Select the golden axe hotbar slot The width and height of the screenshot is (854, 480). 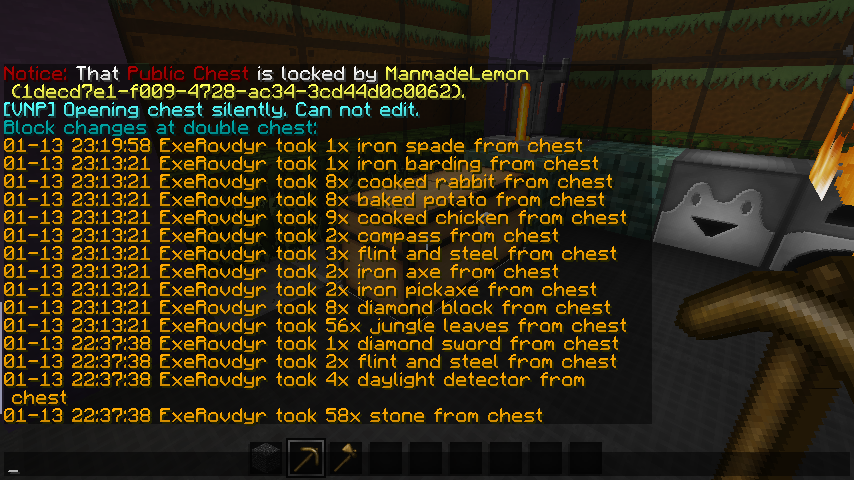(346, 458)
